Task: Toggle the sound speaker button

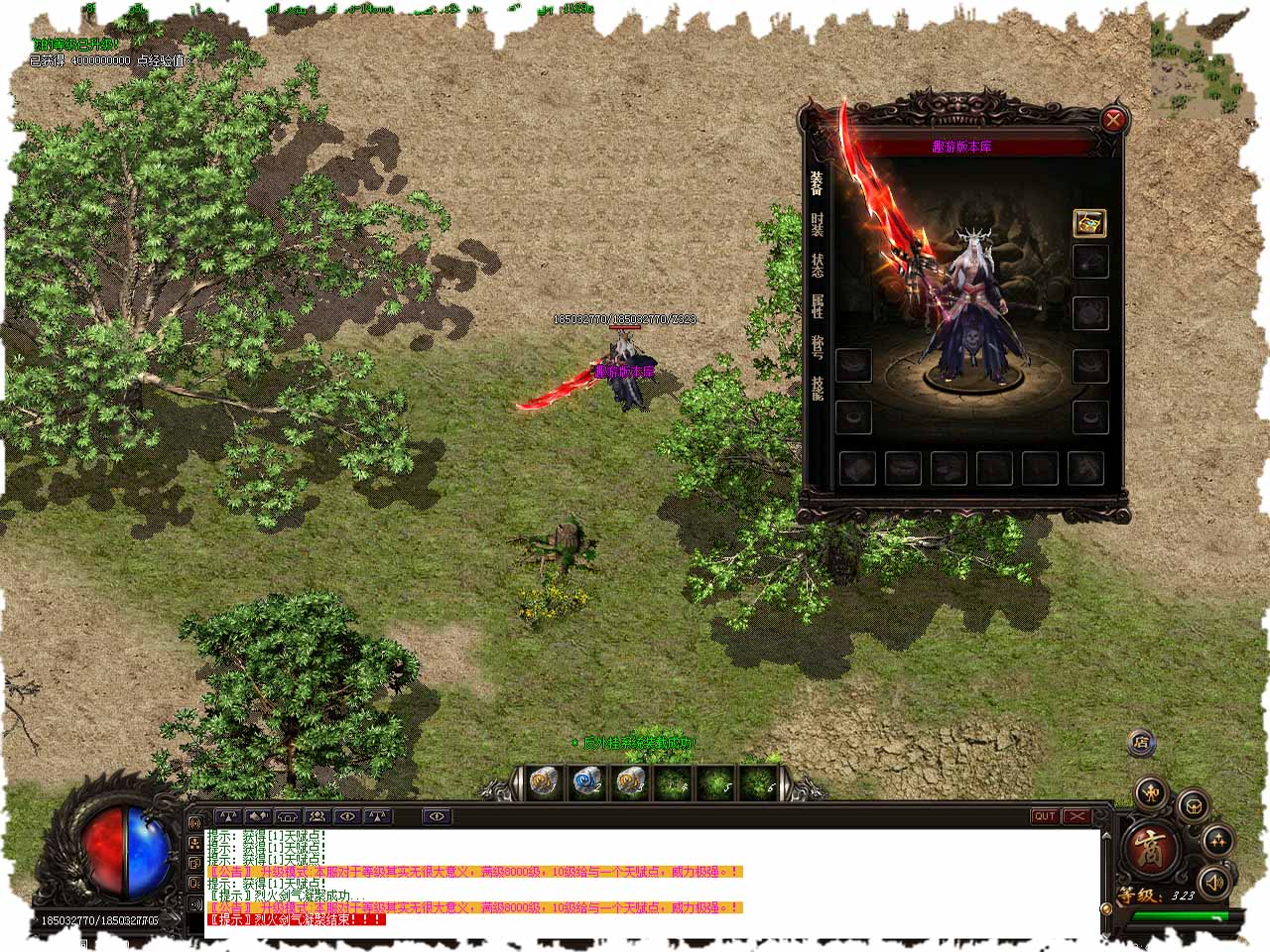Action: [x=1212, y=882]
